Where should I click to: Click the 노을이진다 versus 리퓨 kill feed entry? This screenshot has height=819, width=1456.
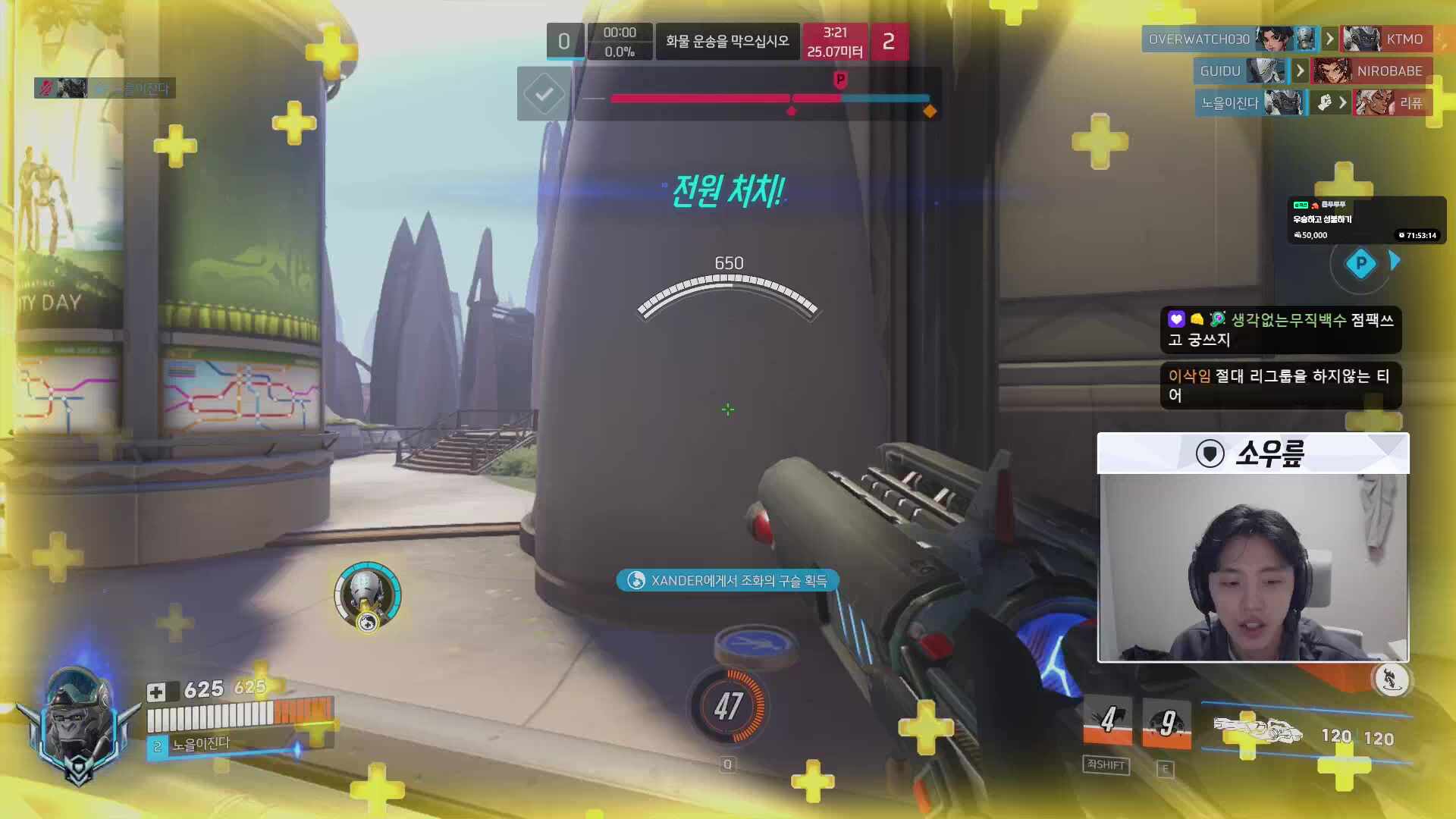pyautogui.click(x=1312, y=102)
